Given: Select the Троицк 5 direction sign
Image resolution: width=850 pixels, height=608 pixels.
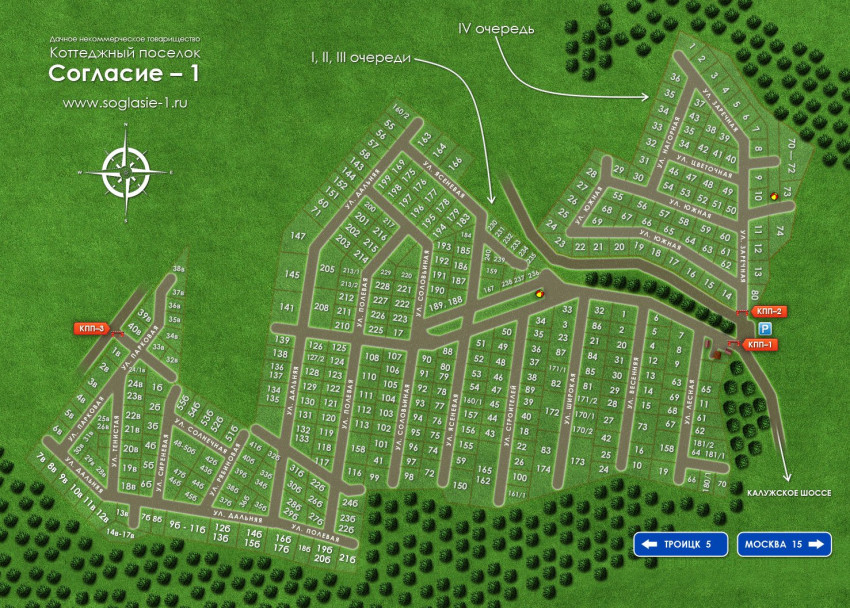Looking at the screenshot, I should [680, 544].
